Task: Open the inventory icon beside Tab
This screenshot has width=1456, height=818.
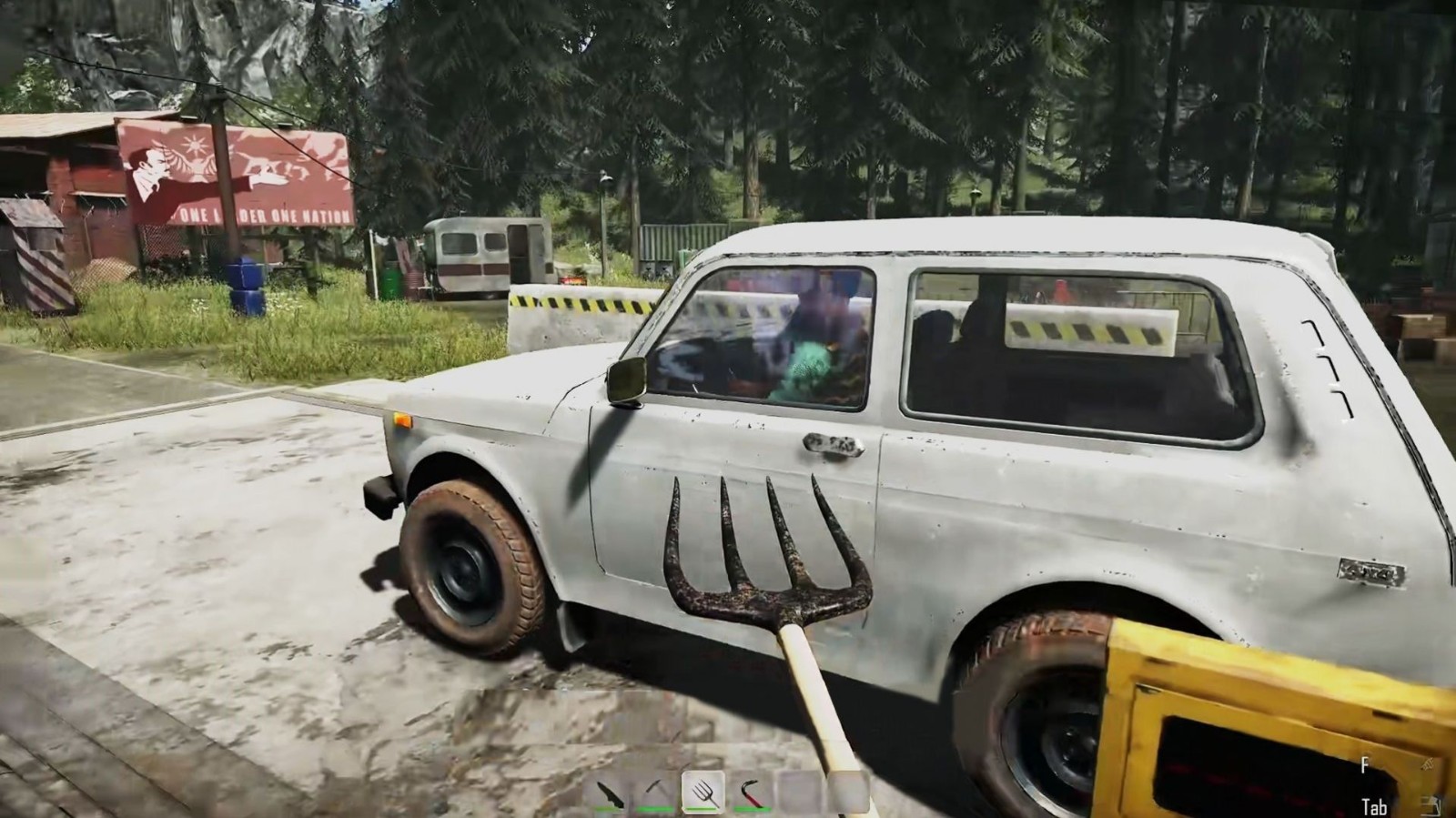Action: coord(1432,805)
